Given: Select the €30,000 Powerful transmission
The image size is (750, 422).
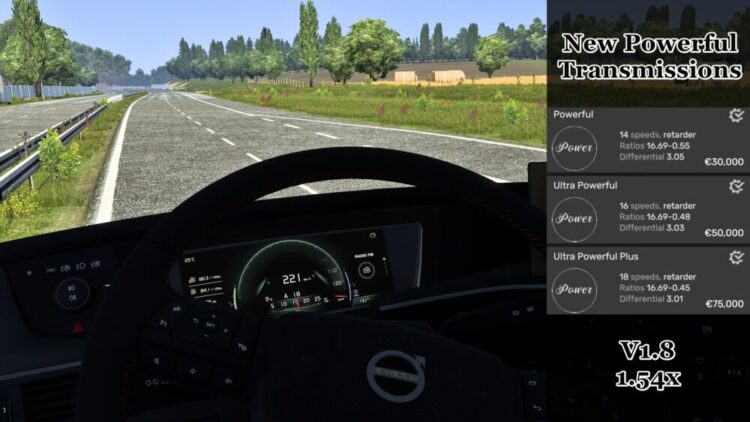Looking at the screenshot, I should tap(647, 141).
